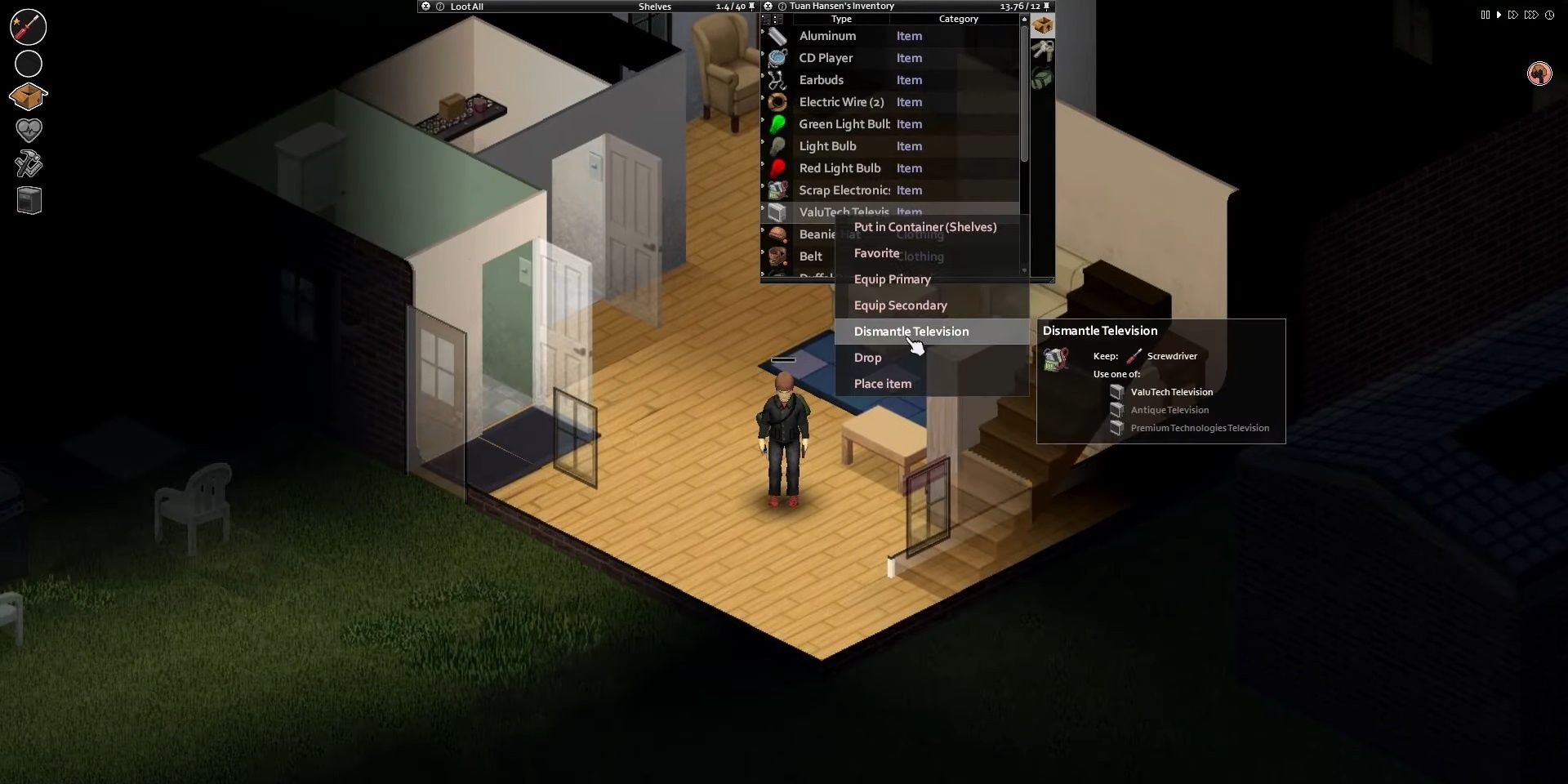Viewport: 1568px width, 784px height.
Task: Select the keyring container tab icon
Action: pyautogui.click(x=1043, y=51)
